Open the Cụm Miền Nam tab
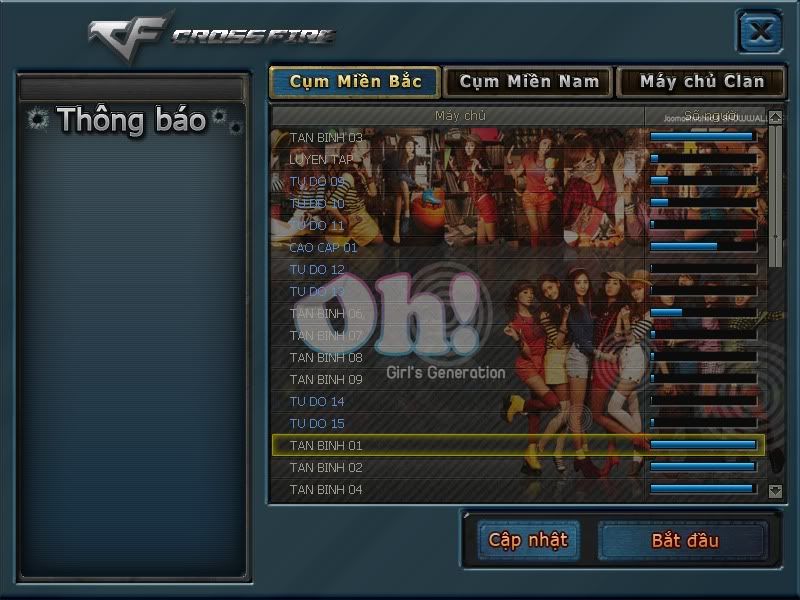The width and height of the screenshot is (800, 600). [529, 82]
